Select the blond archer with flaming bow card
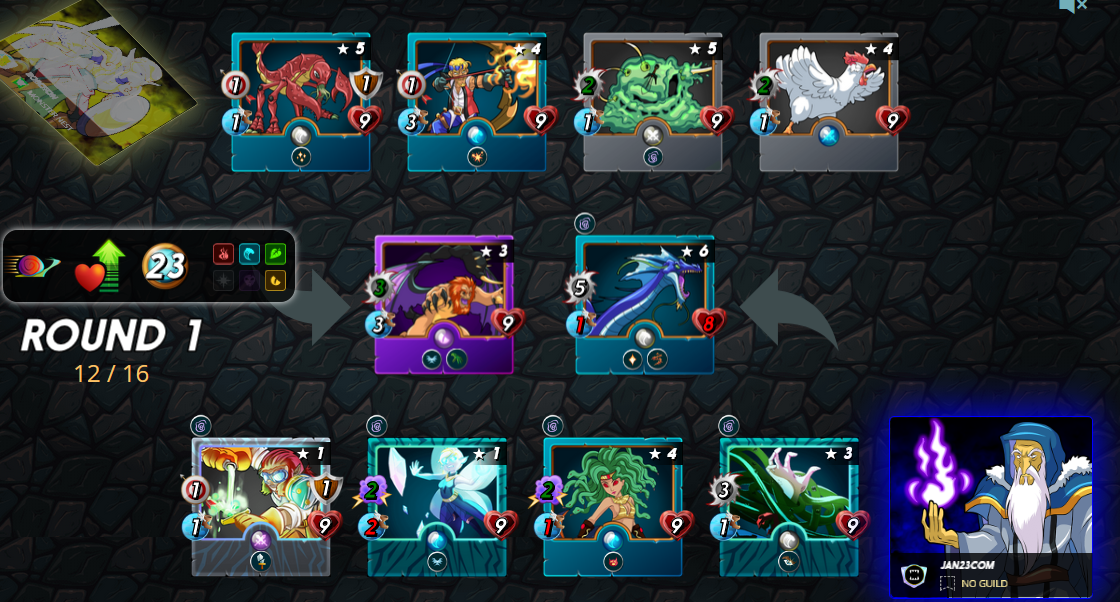 [476, 100]
